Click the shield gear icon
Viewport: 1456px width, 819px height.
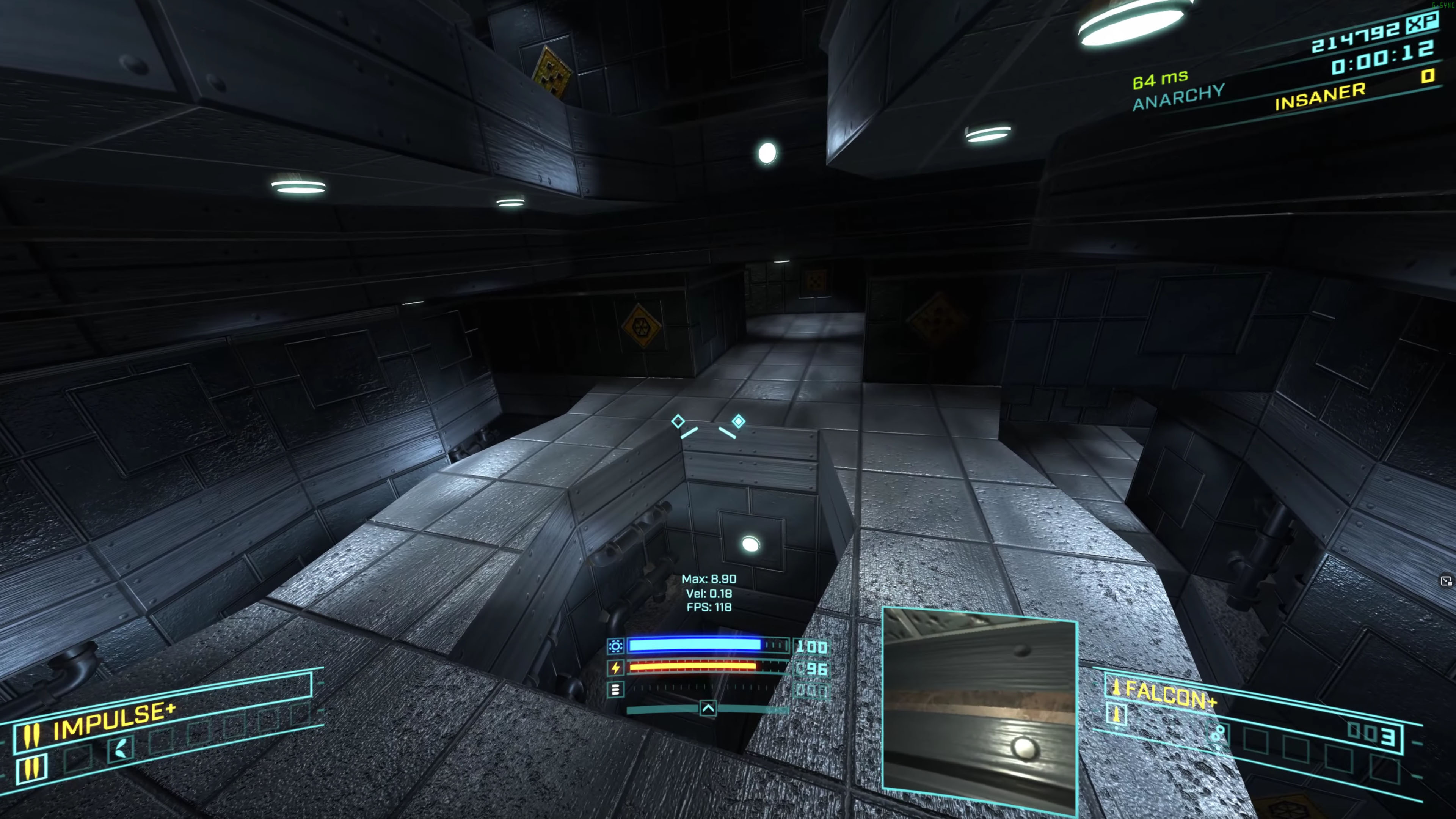(x=615, y=646)
